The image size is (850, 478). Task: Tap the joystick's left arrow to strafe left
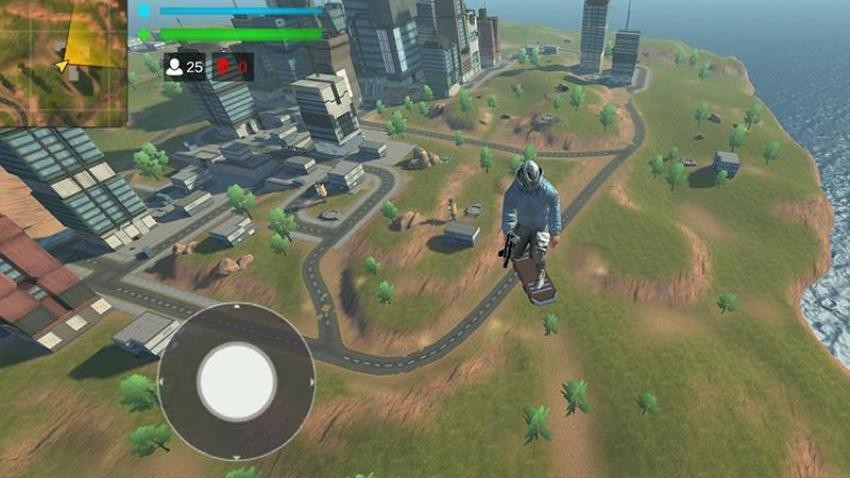coord(161,382)
